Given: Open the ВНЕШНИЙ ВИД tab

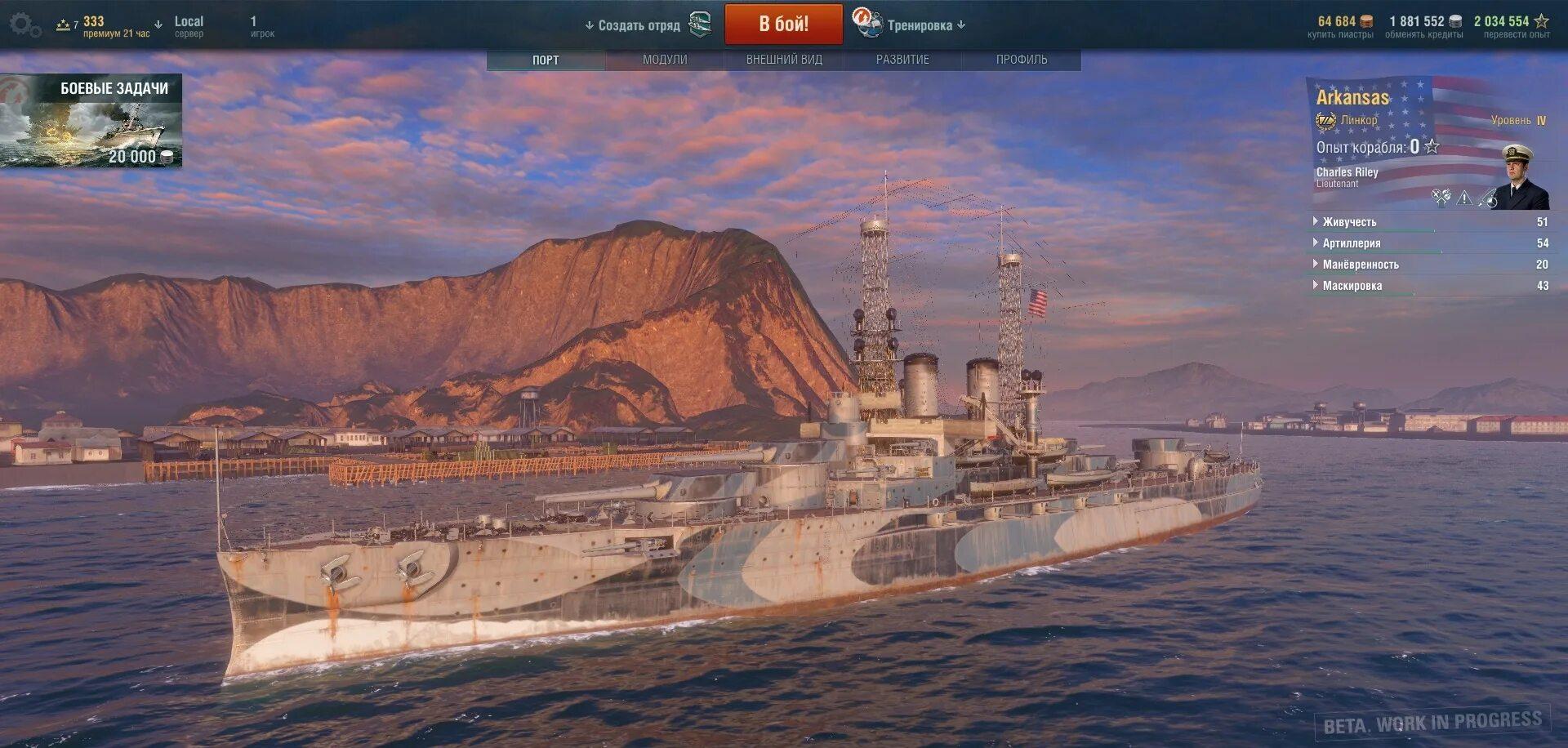Looking at the screenshot, I should 784,60.
